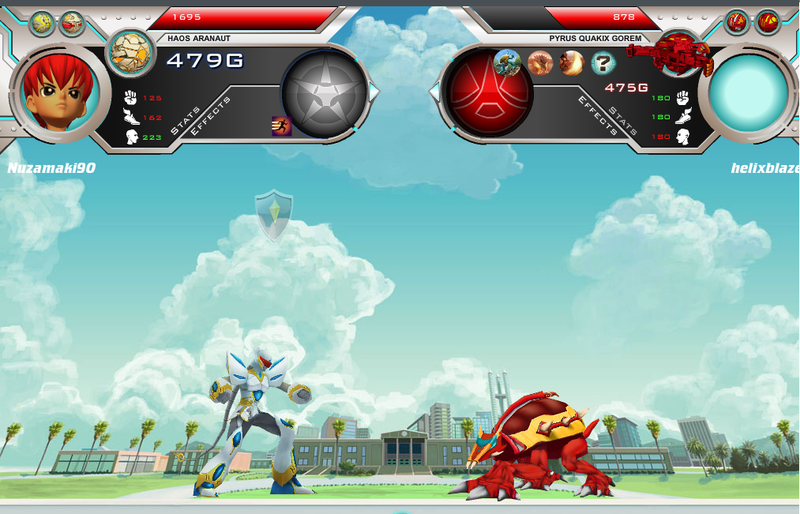Activate the grey star attribute emblem
Viewport: 800px width, 514px height.
point(324,94)
